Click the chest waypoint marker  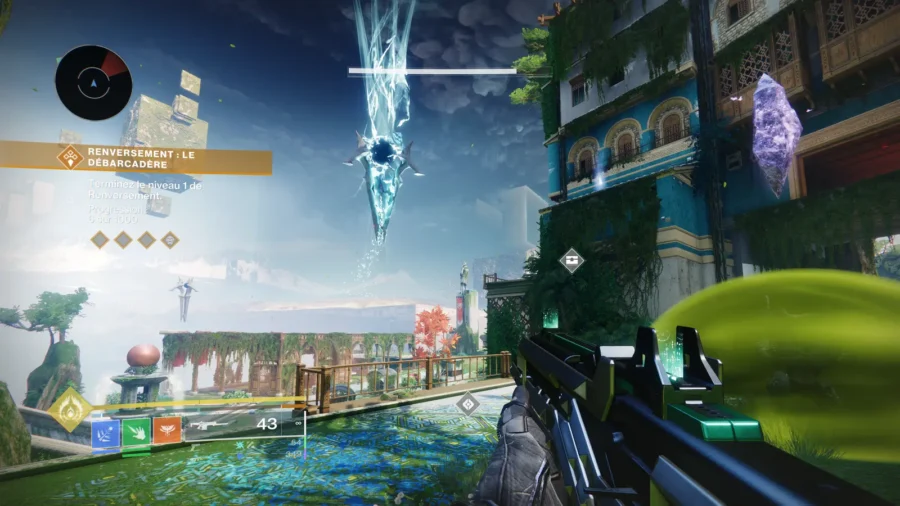click(571, 261)
